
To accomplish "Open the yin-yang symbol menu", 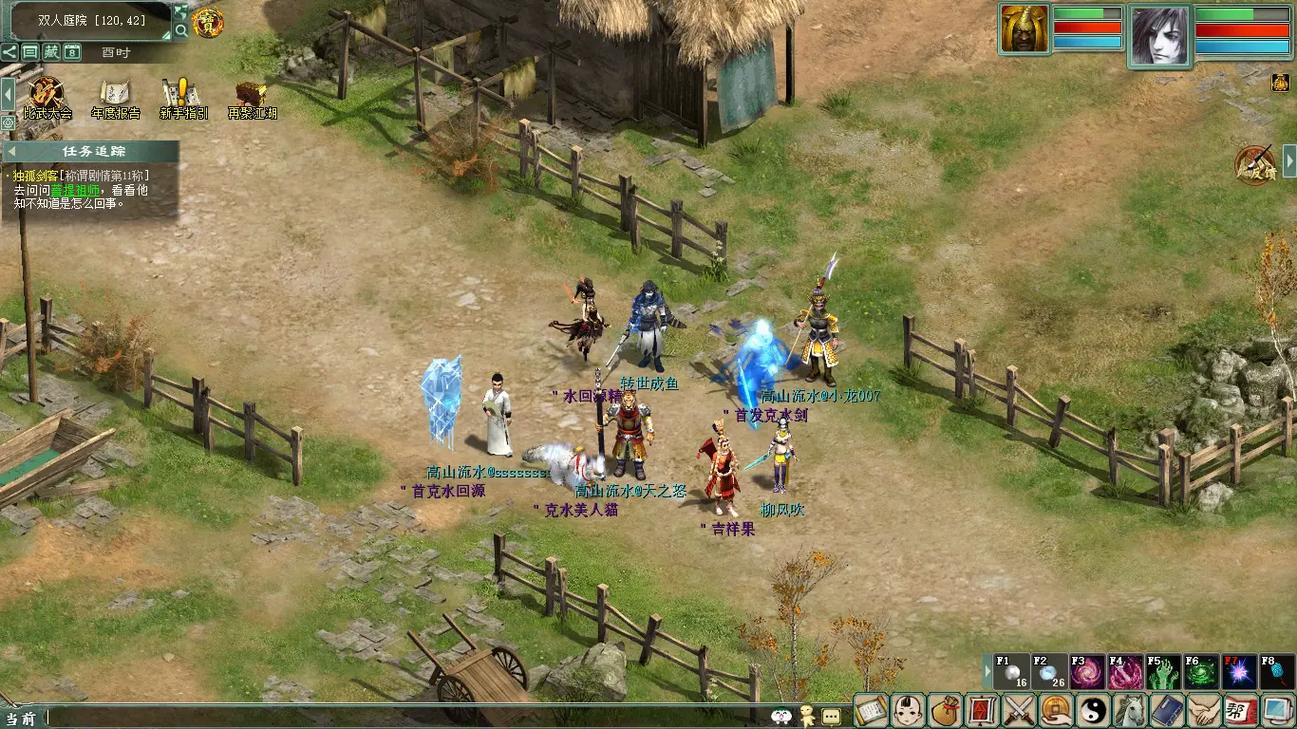I will [1093, 711].
